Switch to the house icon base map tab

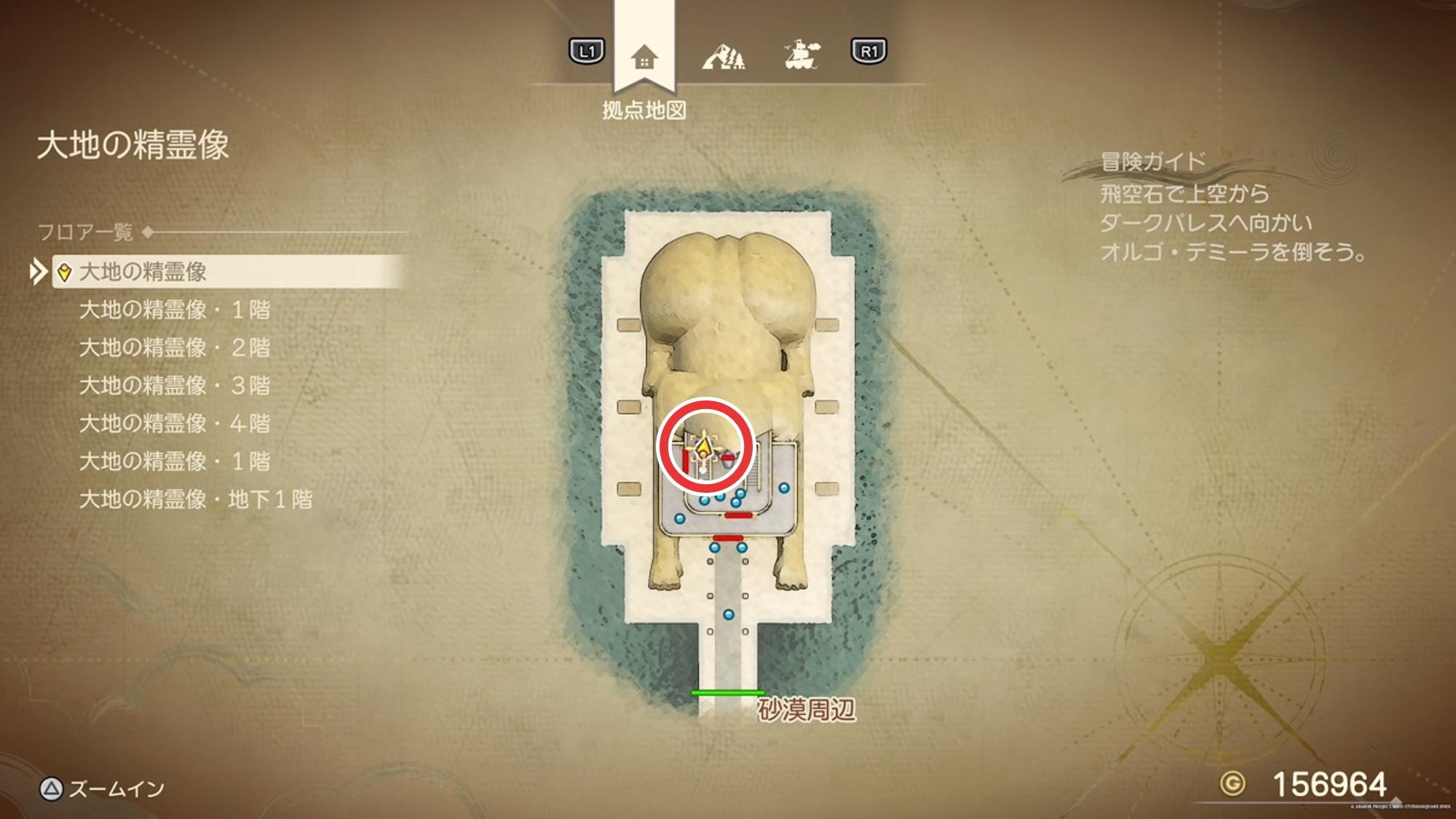[x=644, y=57]
